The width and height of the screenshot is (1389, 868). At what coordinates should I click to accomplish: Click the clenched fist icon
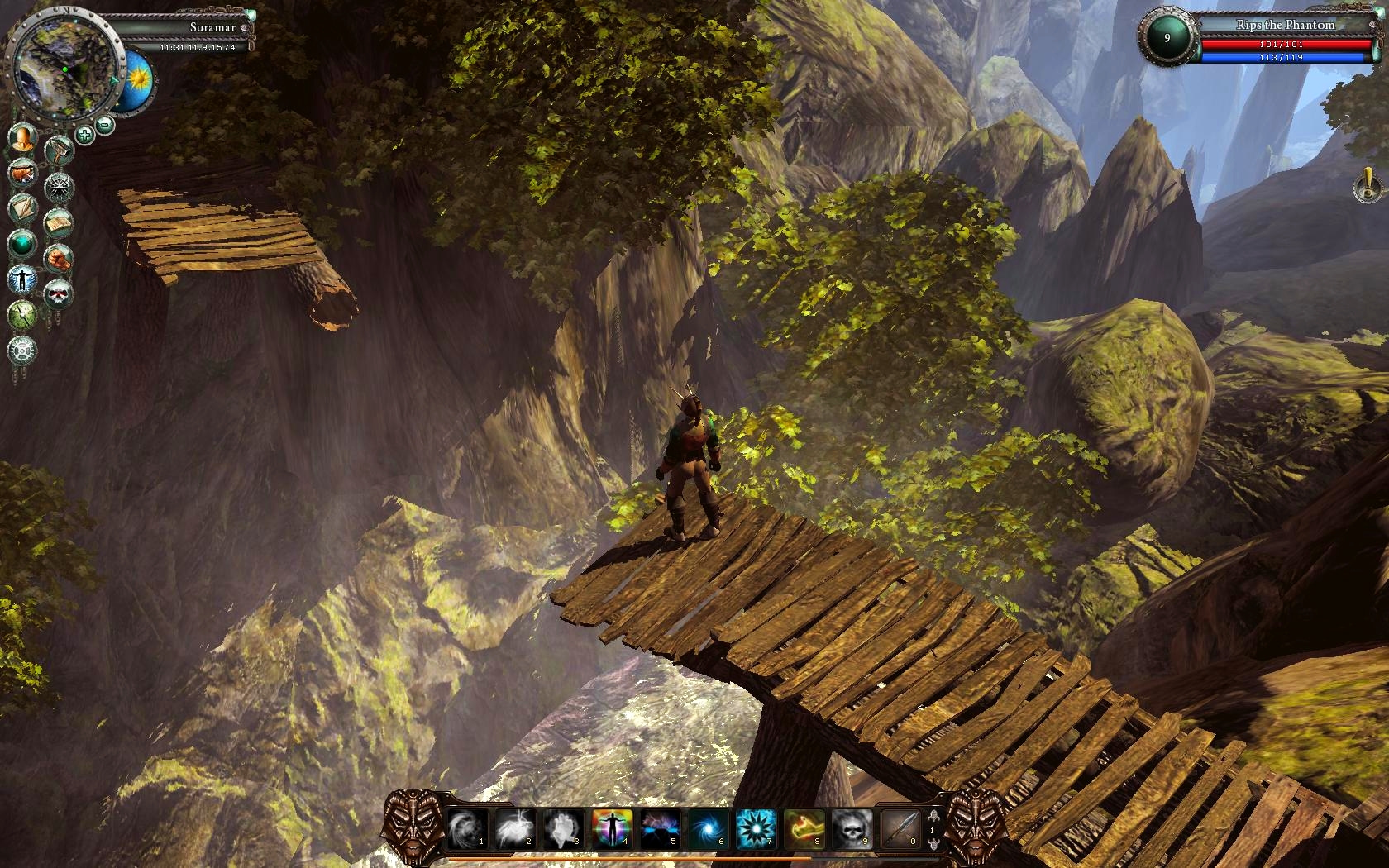coord(58,258)
